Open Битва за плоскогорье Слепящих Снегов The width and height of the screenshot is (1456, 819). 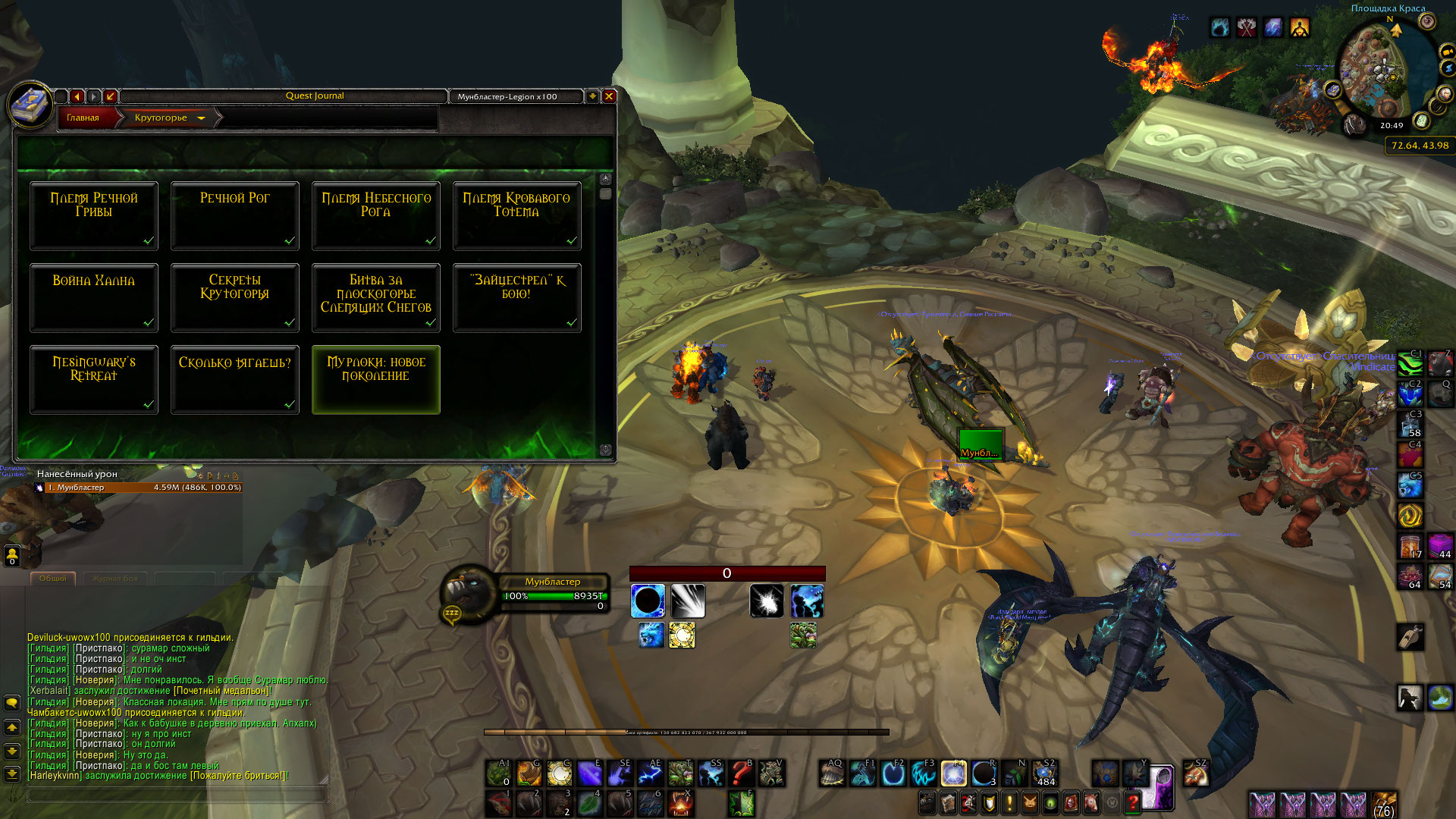[x=376, y=297]
